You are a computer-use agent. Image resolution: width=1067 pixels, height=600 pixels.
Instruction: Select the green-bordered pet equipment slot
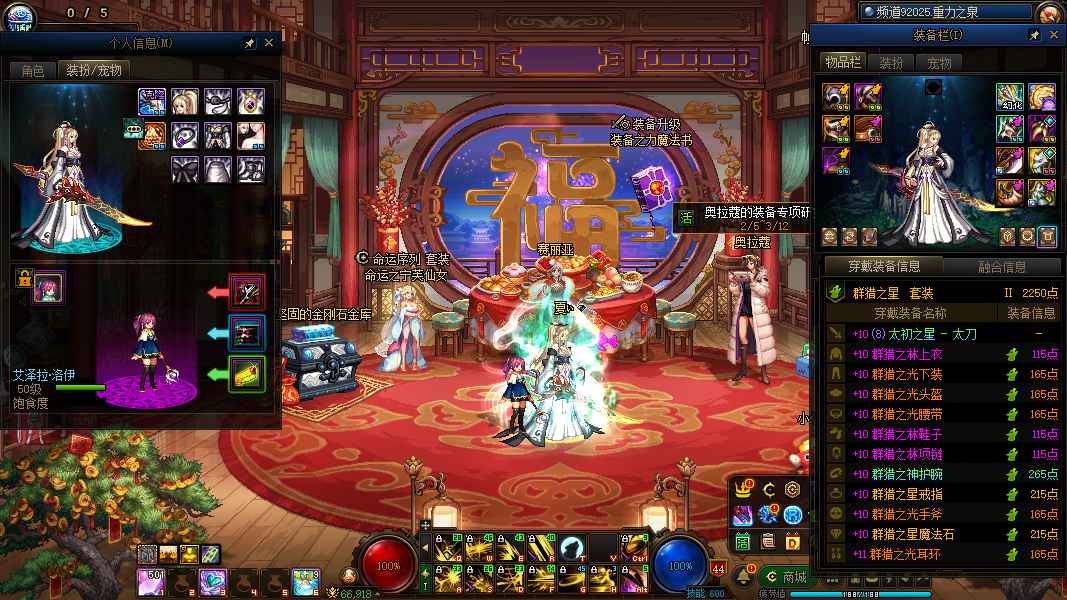pos(247,374)
